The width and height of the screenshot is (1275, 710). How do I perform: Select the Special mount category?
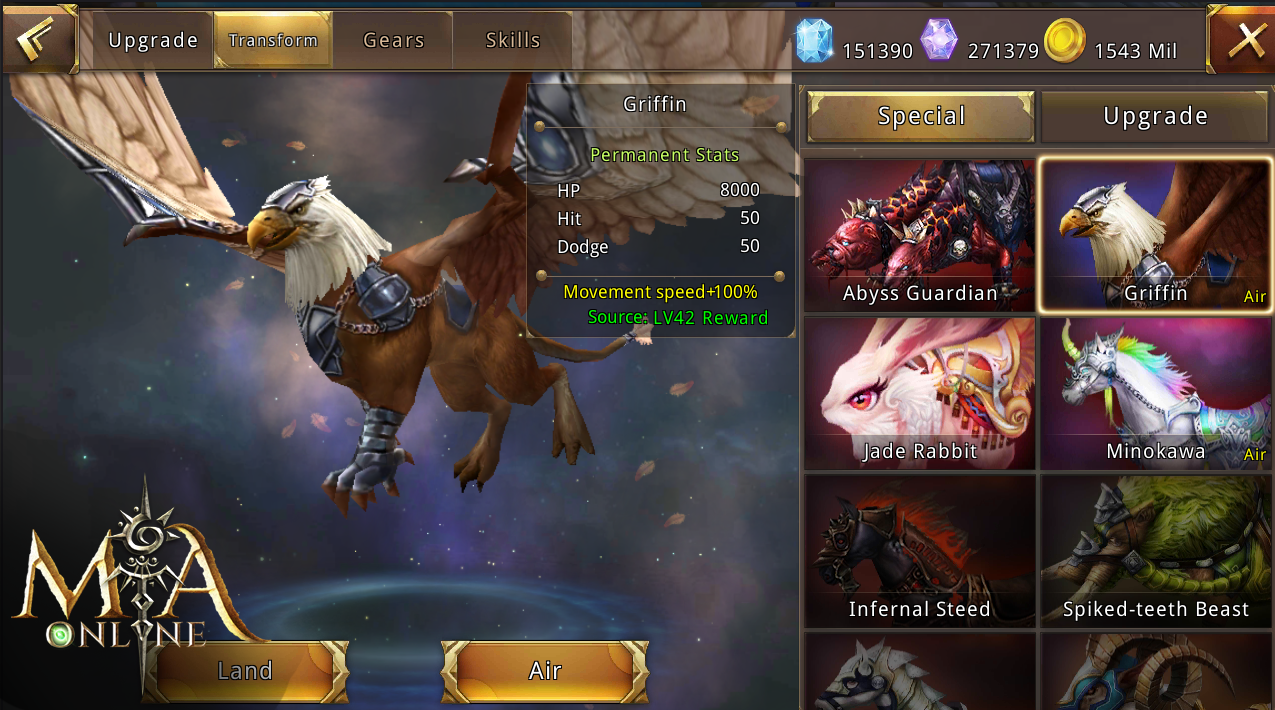click(921, 117)
